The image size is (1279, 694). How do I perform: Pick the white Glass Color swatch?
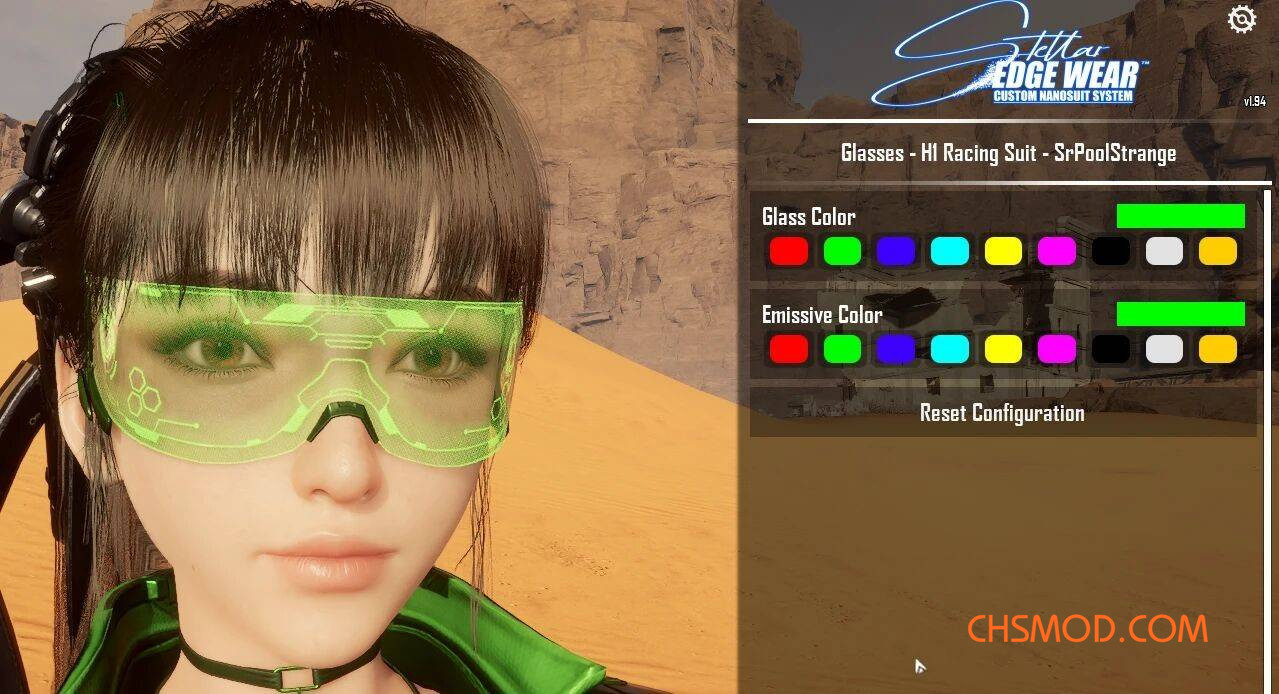(1164, 251)
